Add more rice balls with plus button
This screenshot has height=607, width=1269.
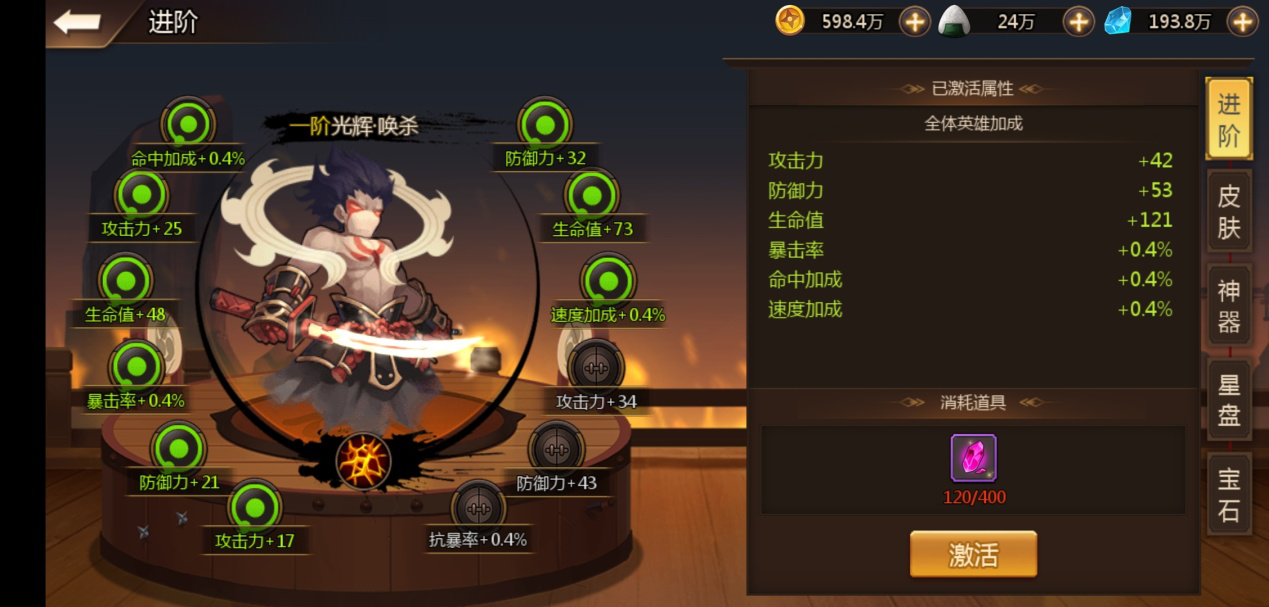pos(1077,21)
